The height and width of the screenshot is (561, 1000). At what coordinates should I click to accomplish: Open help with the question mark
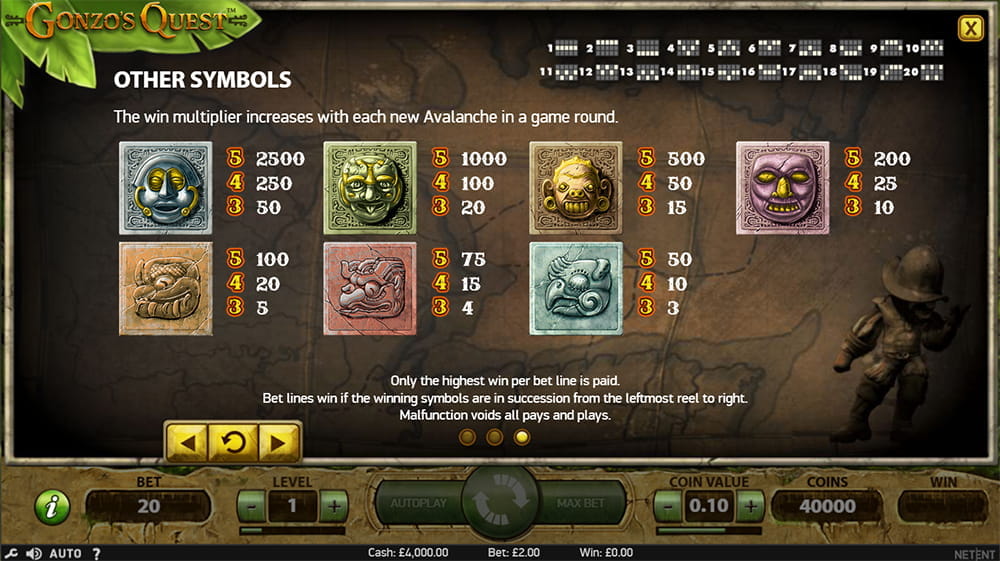pos(96,553)
